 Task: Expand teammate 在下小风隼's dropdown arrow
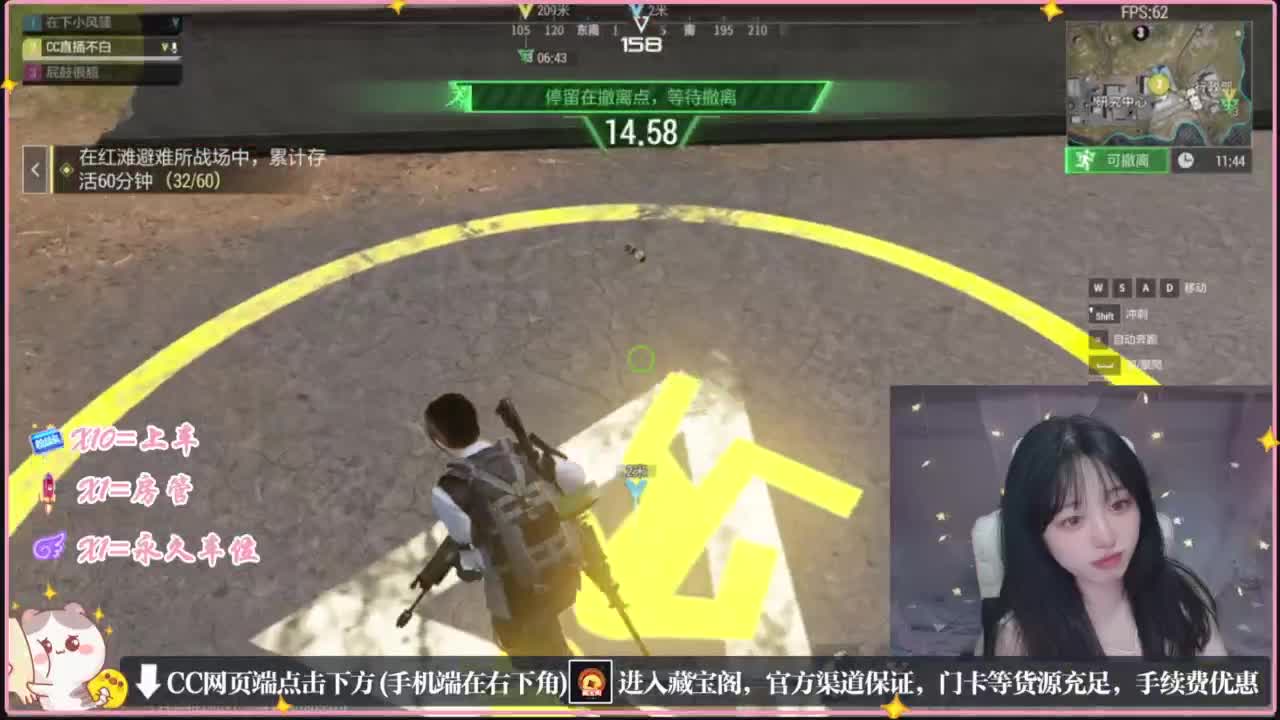pyautogui.click(x=177, y=23)
